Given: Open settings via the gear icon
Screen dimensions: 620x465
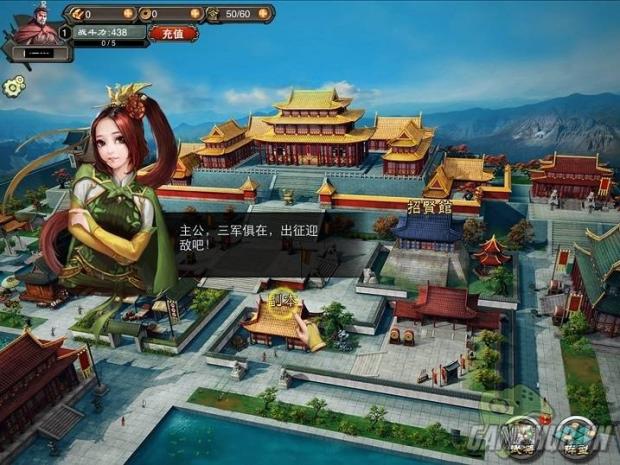Looking at the screenshot, I should 13,87.
